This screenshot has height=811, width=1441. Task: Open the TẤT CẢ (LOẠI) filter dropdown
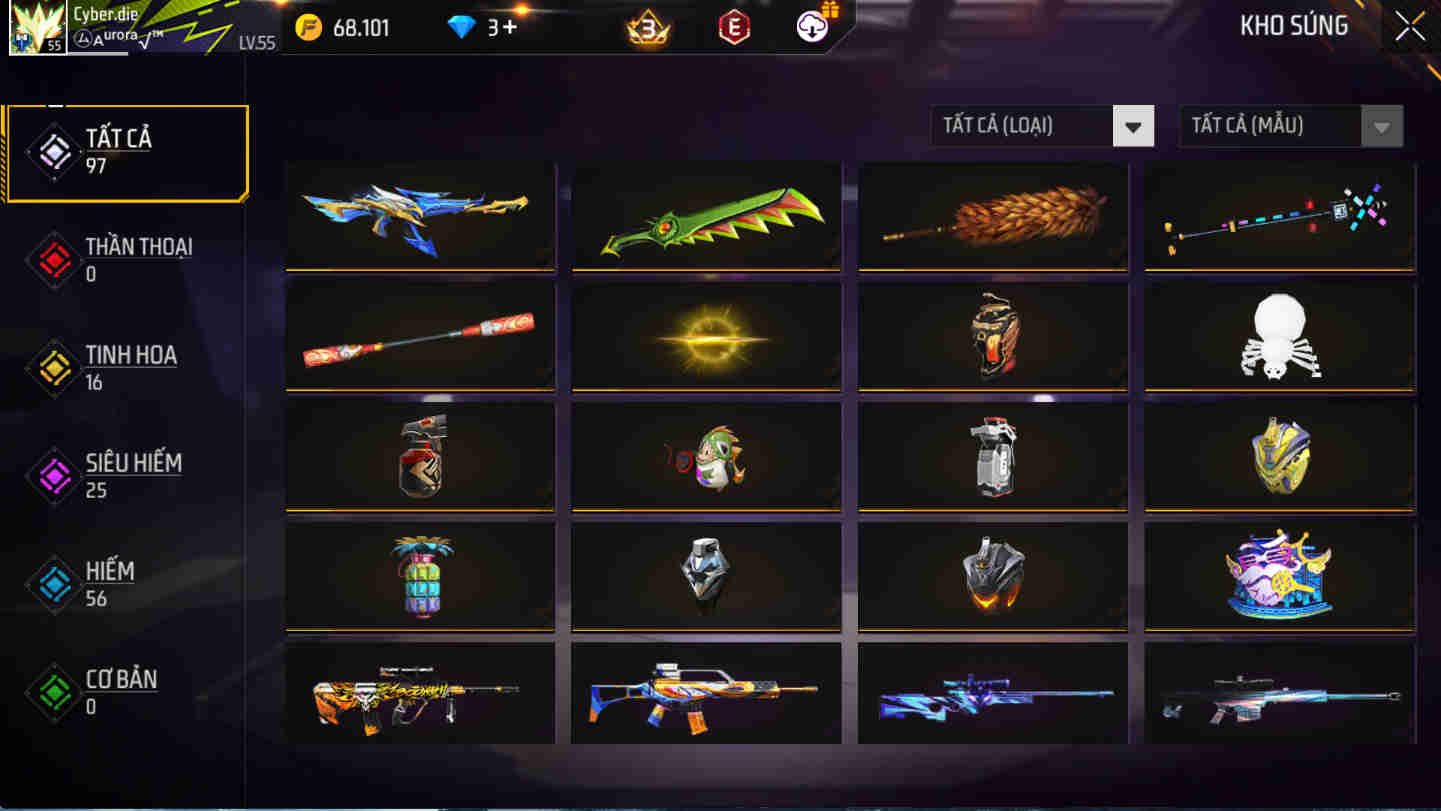click(x=1040, y=125)
